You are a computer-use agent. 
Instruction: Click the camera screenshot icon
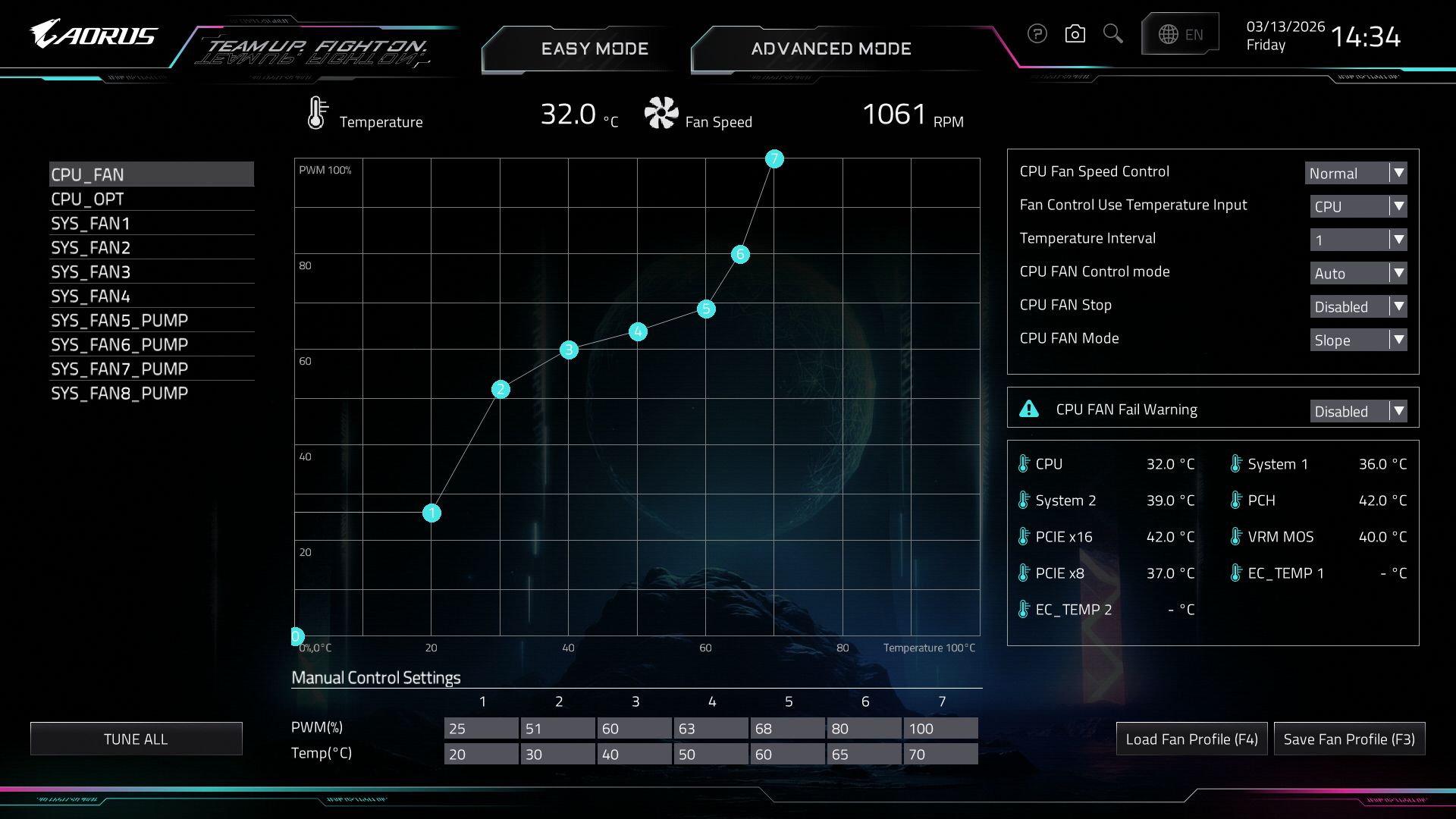(x=1075, y=34)
